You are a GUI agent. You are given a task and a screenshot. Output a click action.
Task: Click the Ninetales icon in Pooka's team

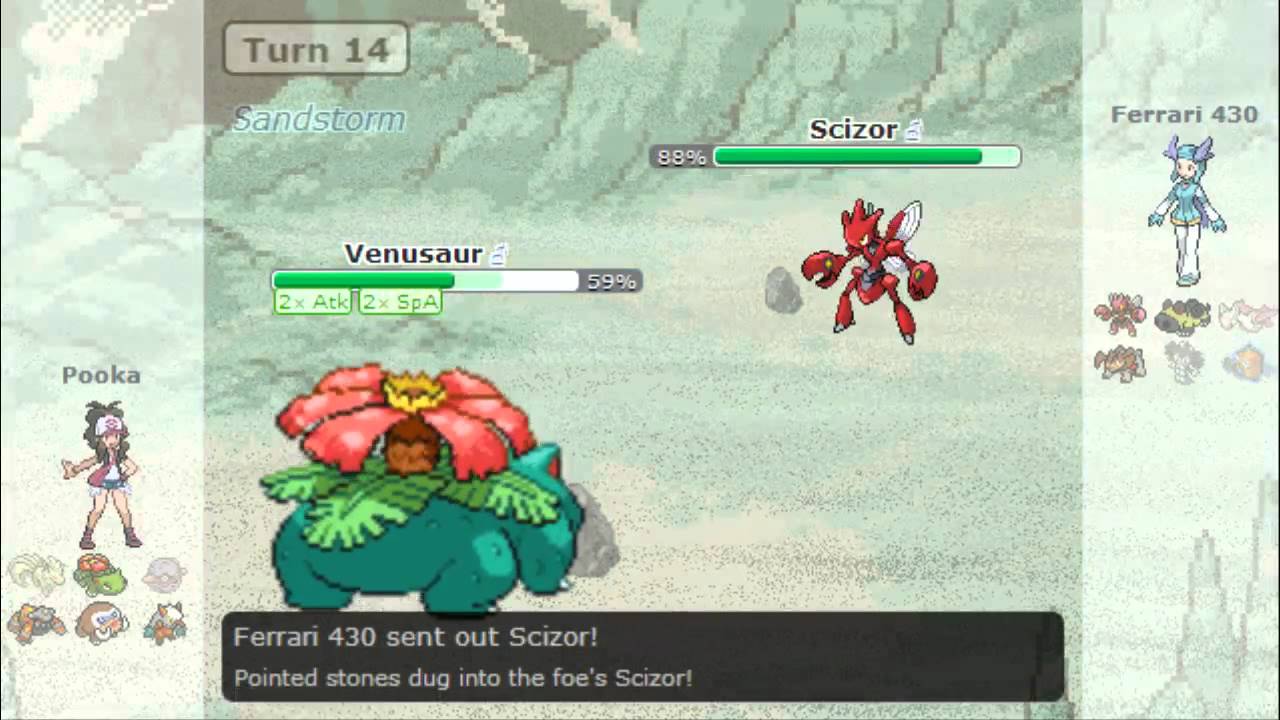coord(35,572)
